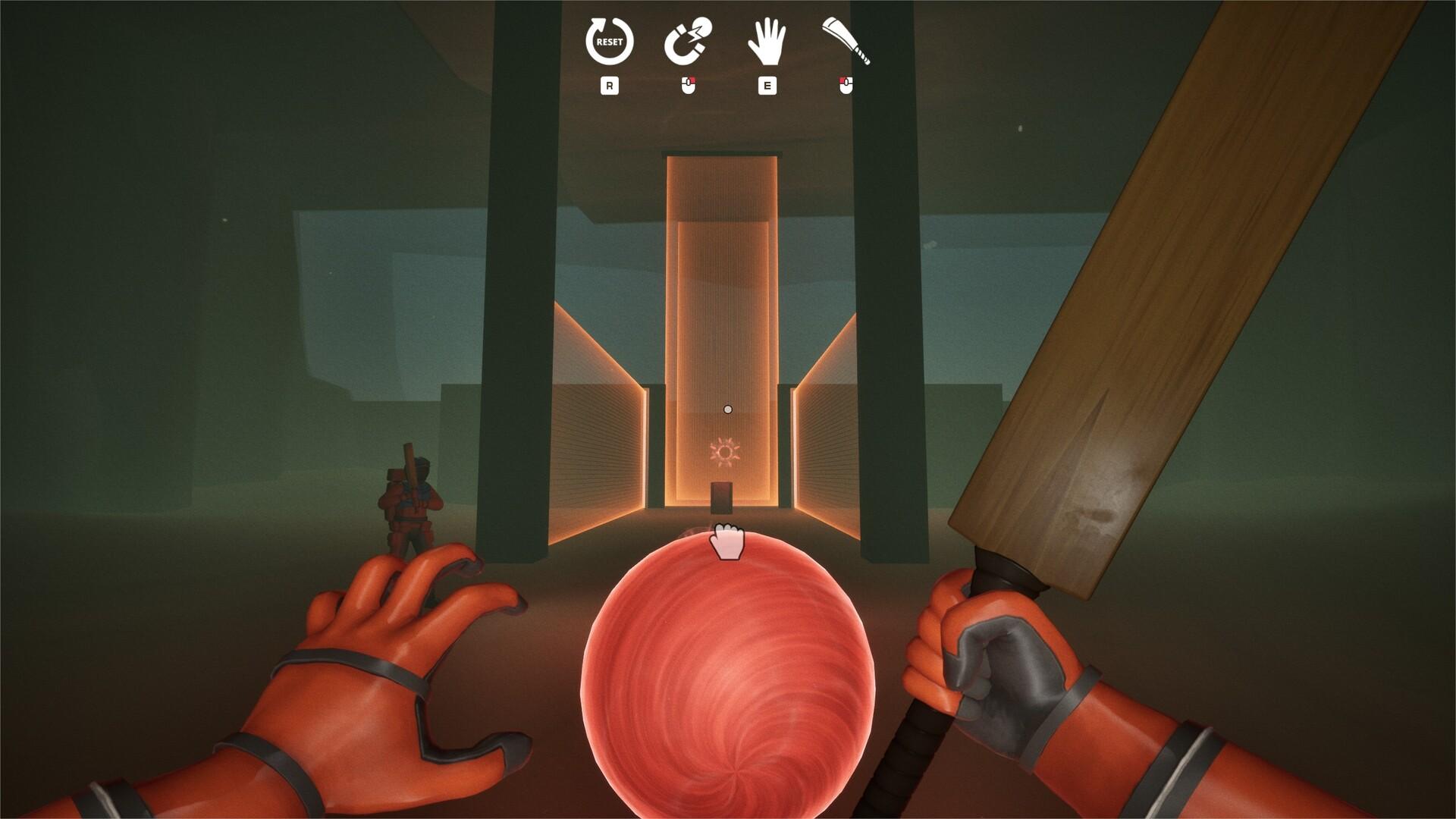Click the hand grab ability icon
1456x819 pixels.
click(x=769, y=42)
